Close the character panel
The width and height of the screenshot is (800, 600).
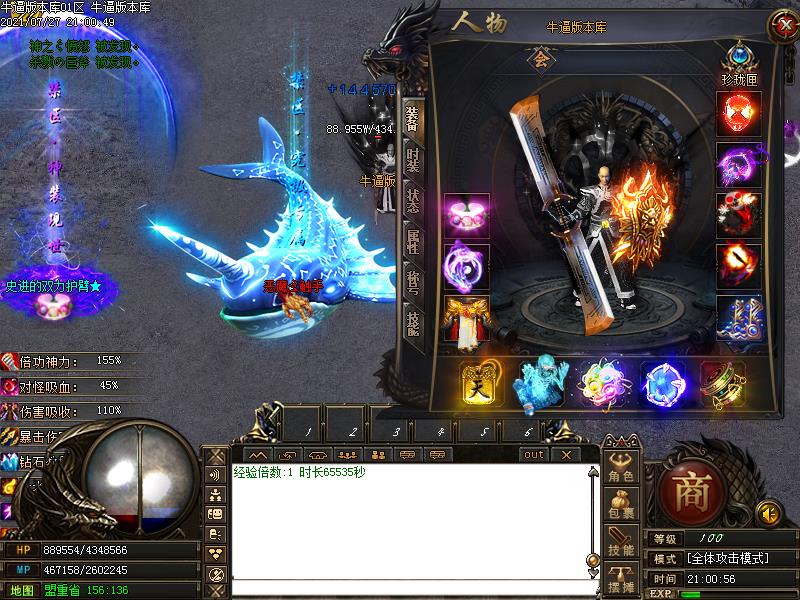[782, 27]
